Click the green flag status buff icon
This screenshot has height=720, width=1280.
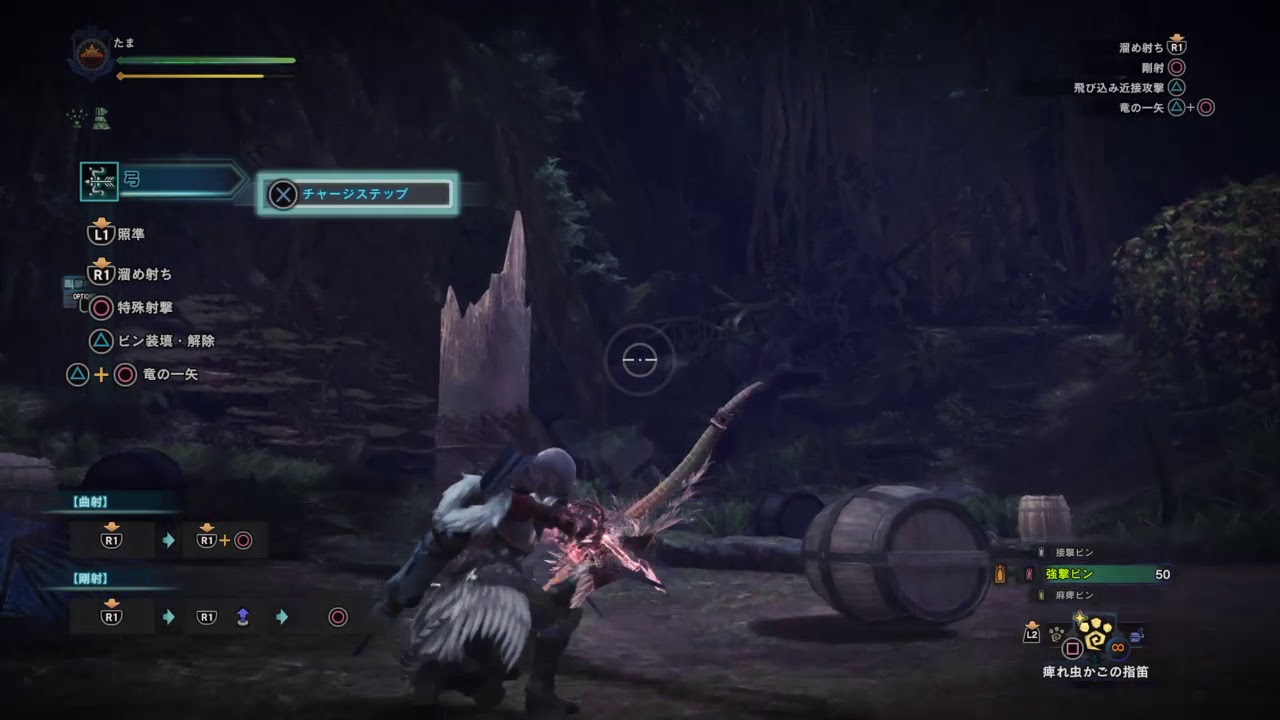click(101, 119)
